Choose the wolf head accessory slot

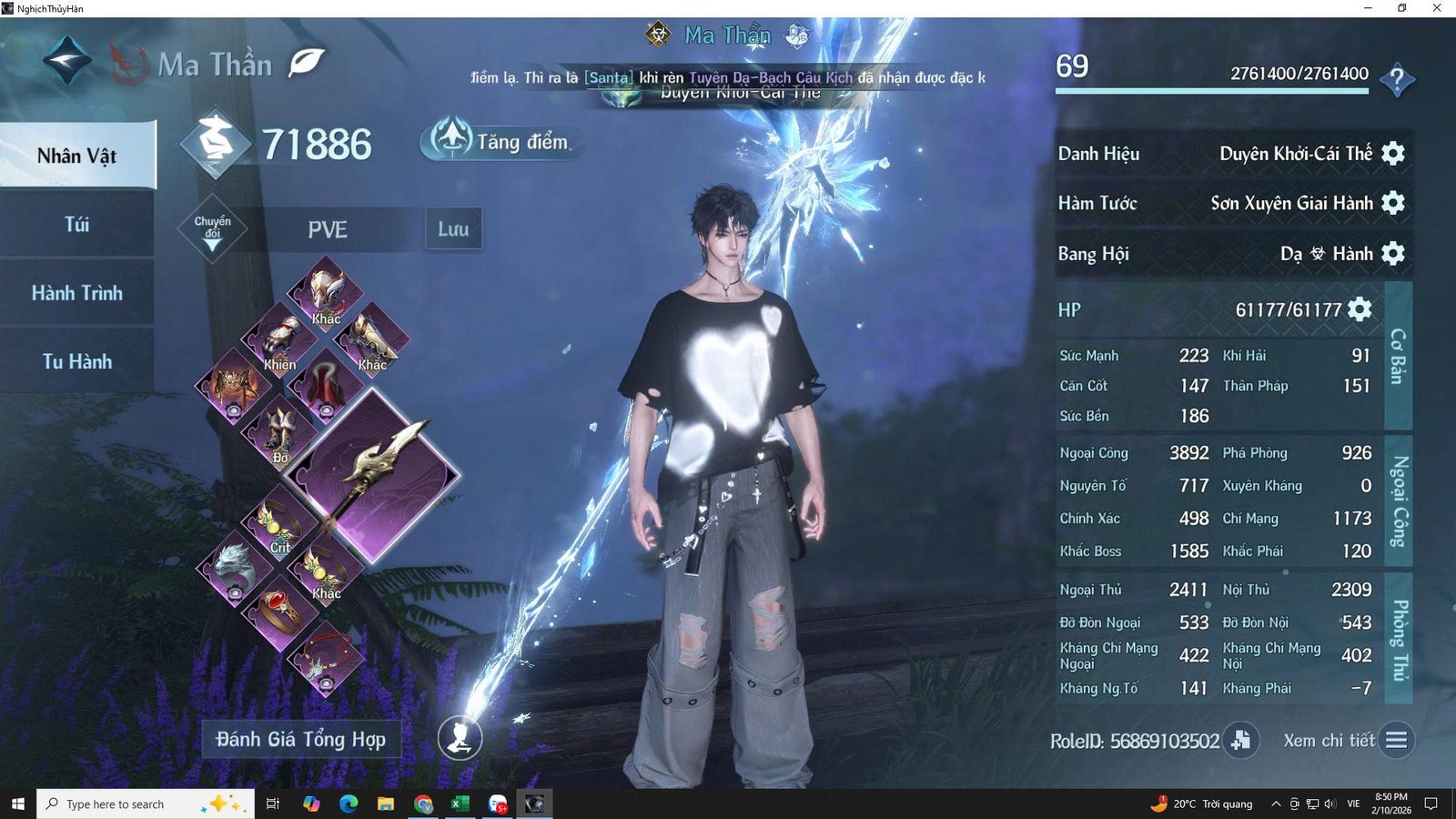coord(234,566)
